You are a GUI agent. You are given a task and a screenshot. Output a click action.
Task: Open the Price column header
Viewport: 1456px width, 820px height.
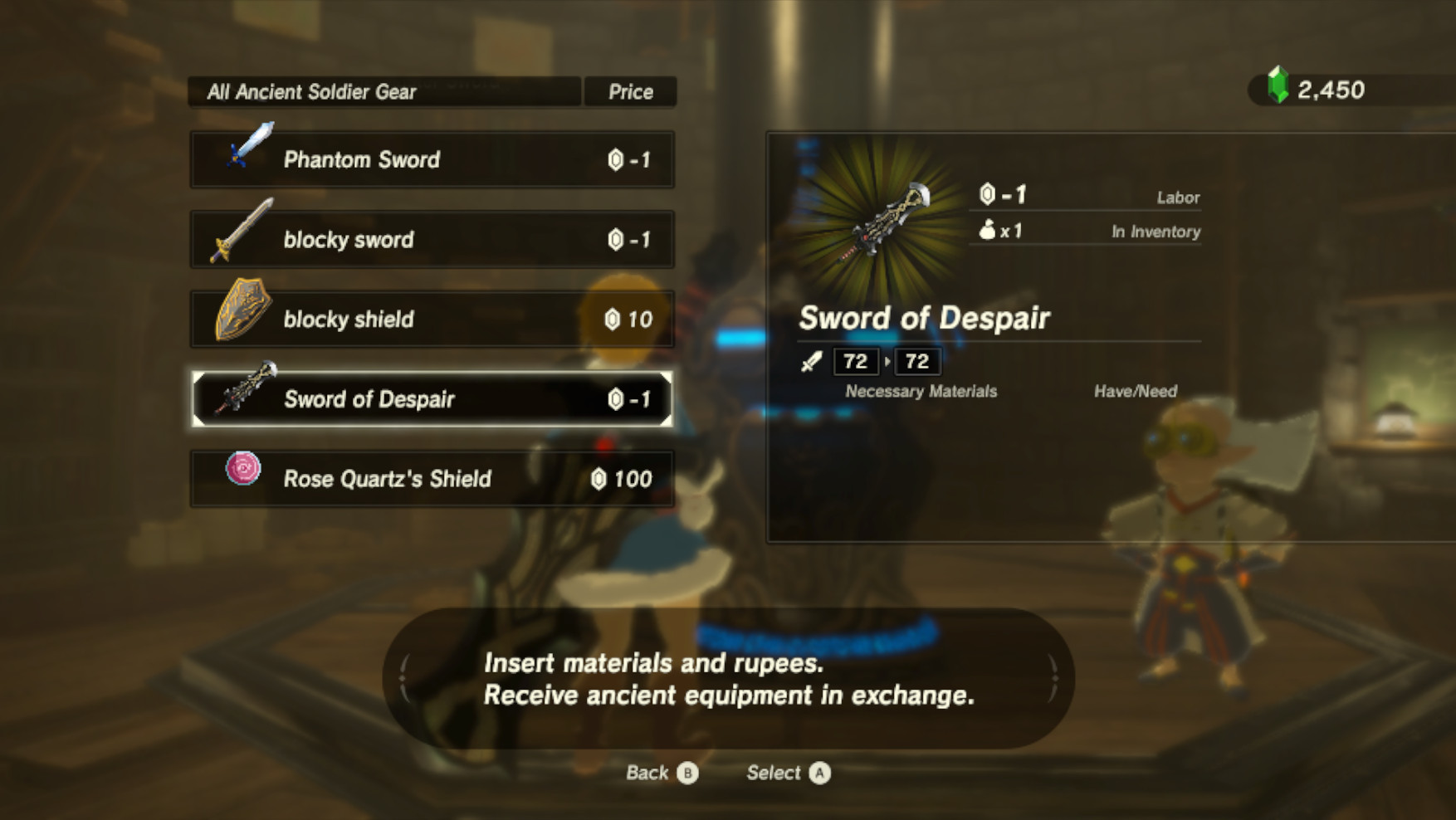pyautogui.click(x=631, y=91)
